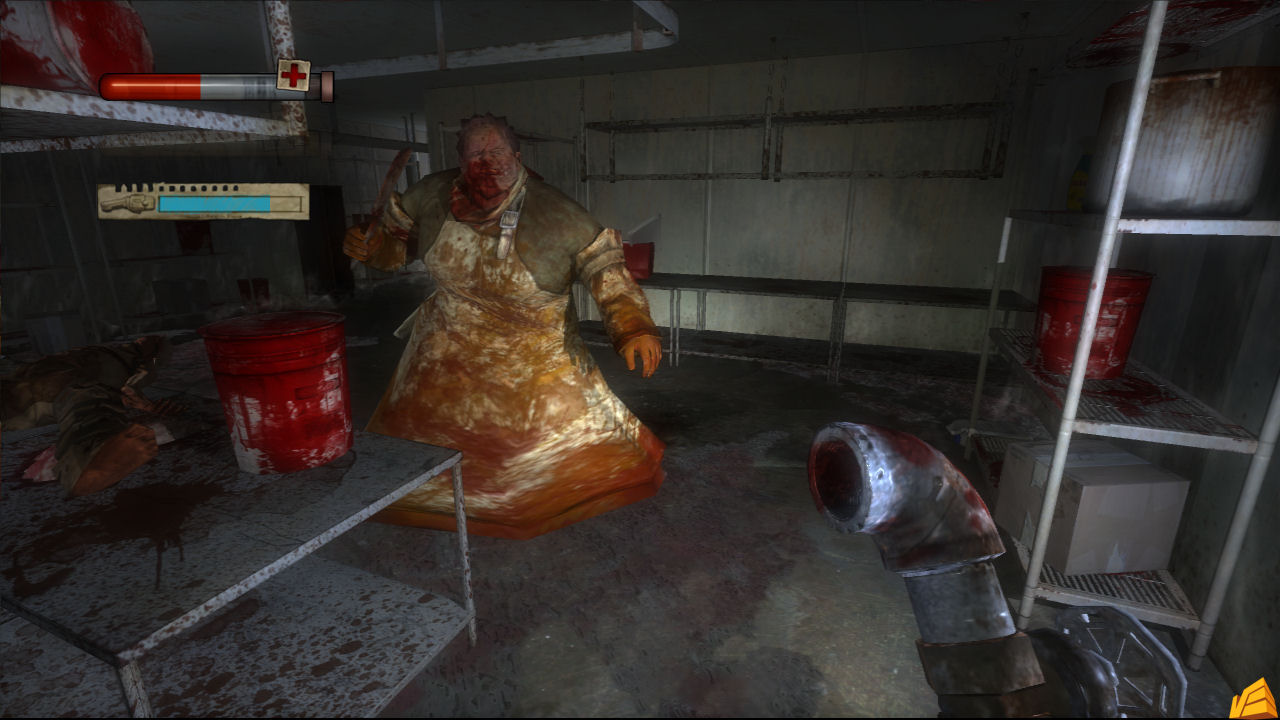Click the red cross medkit icon
The height and width of the screenshot is (720, 1280).
click(x=293, y=75)
